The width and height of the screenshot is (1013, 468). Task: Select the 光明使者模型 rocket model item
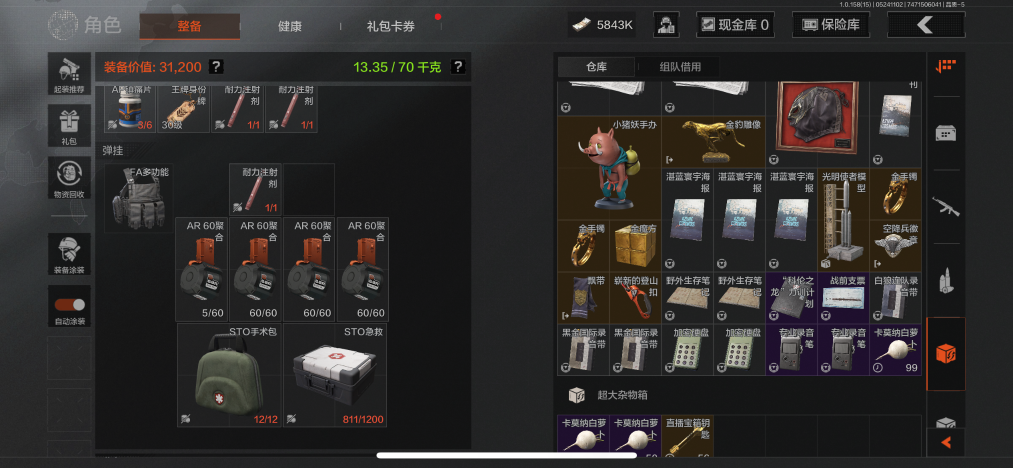842,218
